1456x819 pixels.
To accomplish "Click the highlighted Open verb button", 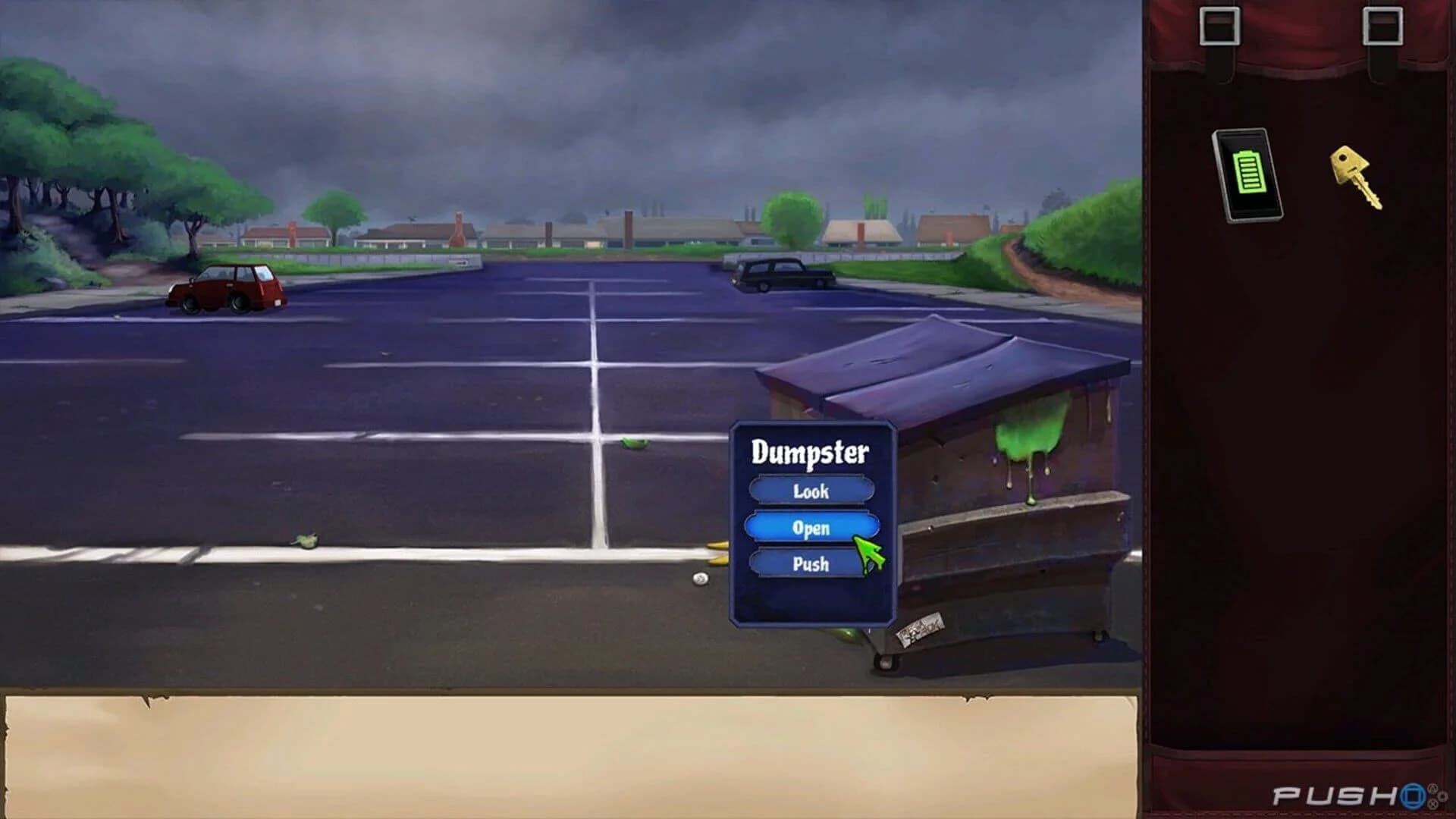I will 813,528.
